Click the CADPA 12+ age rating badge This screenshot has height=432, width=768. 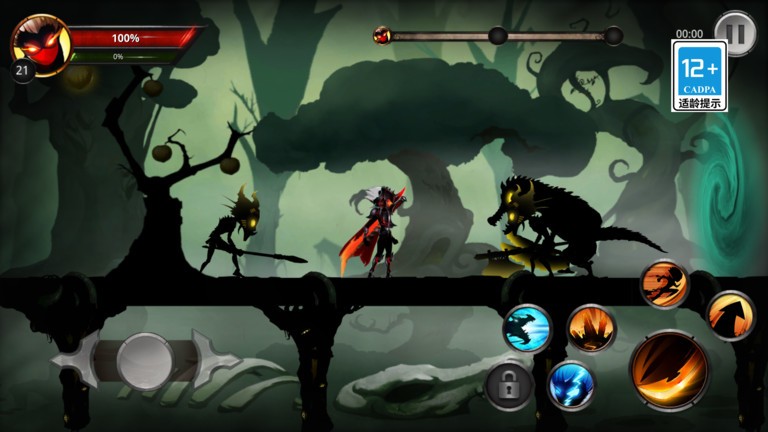pos(699,76)
